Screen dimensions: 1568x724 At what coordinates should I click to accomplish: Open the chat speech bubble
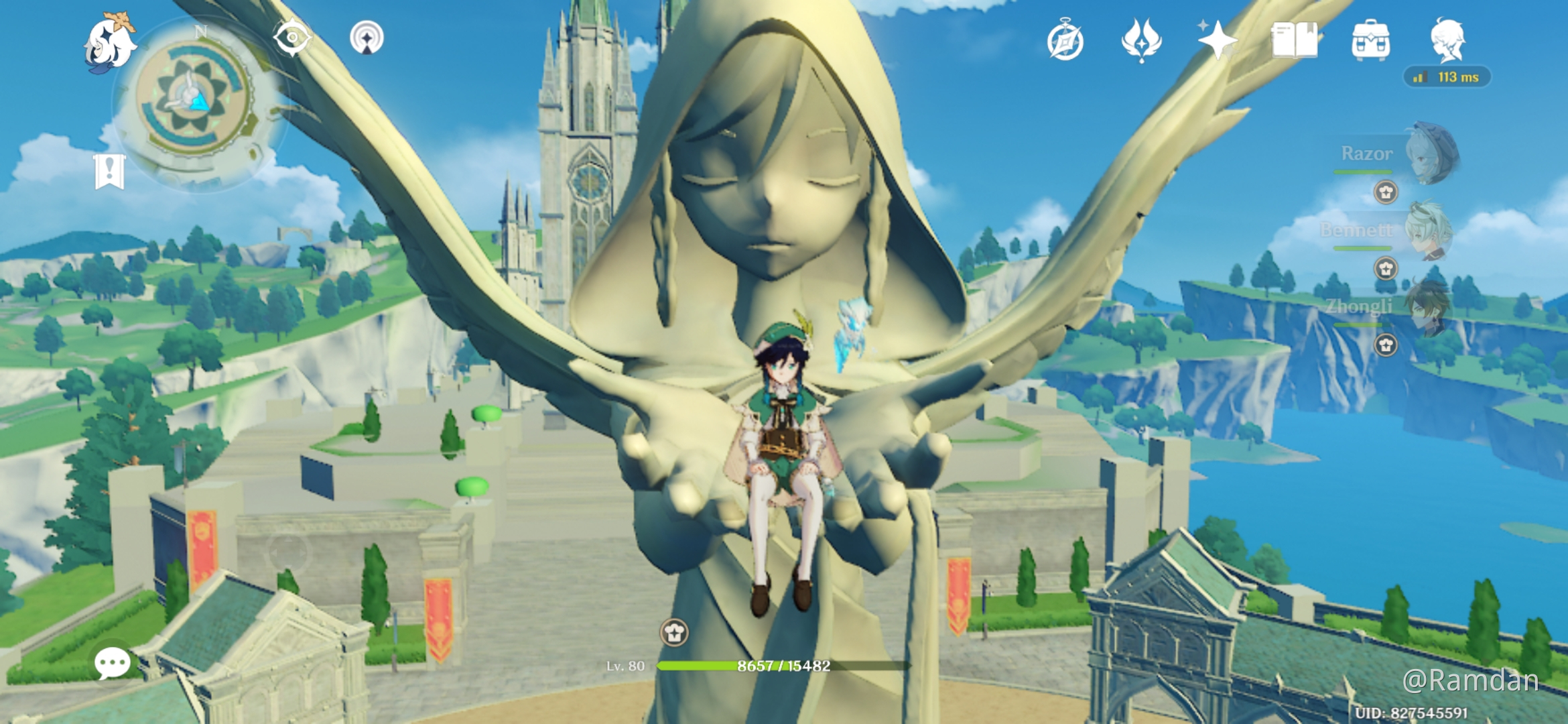click(112, 663)
